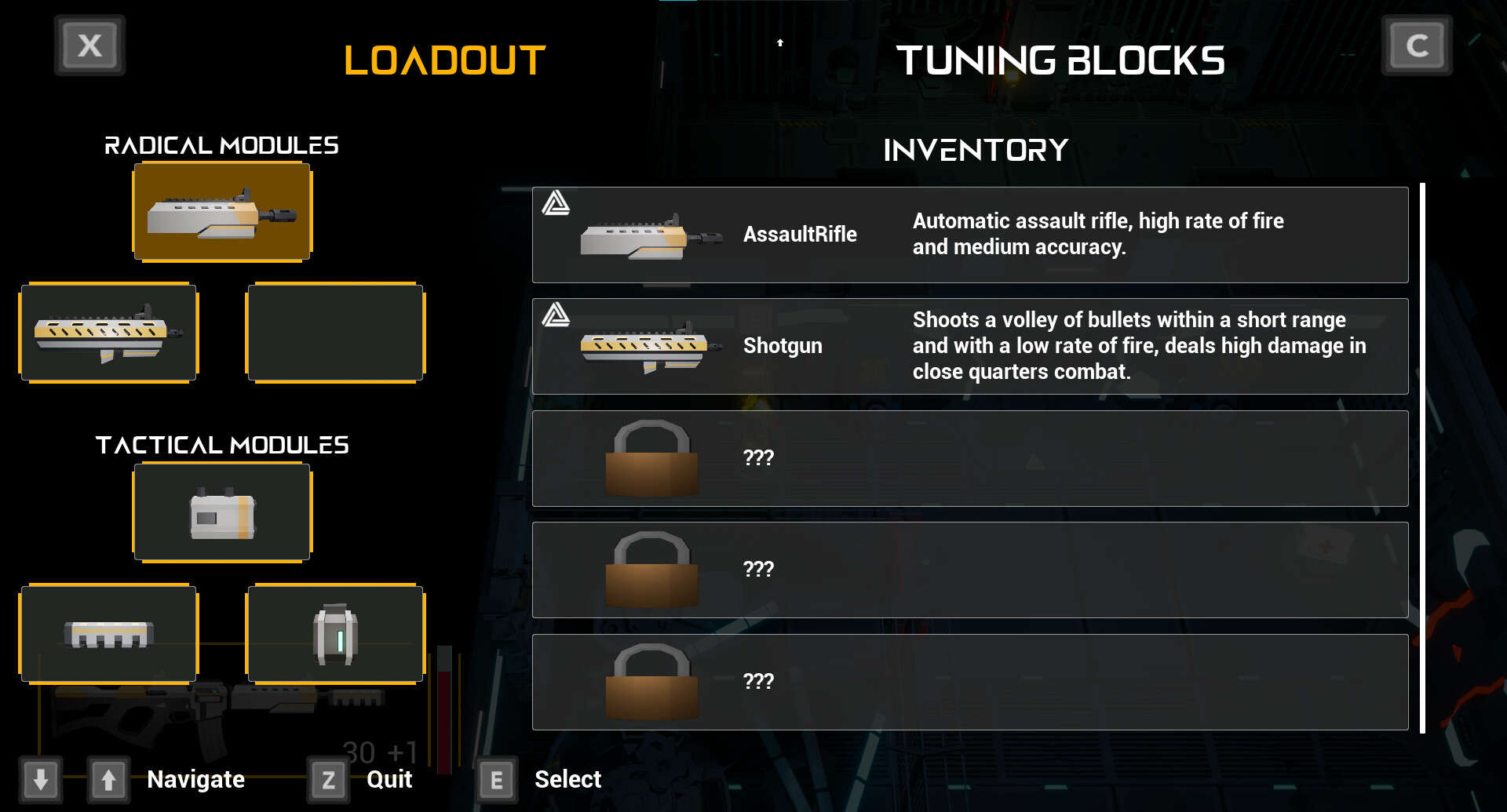
Task: Select the battery tactical module
Action: tap(222, 512)
